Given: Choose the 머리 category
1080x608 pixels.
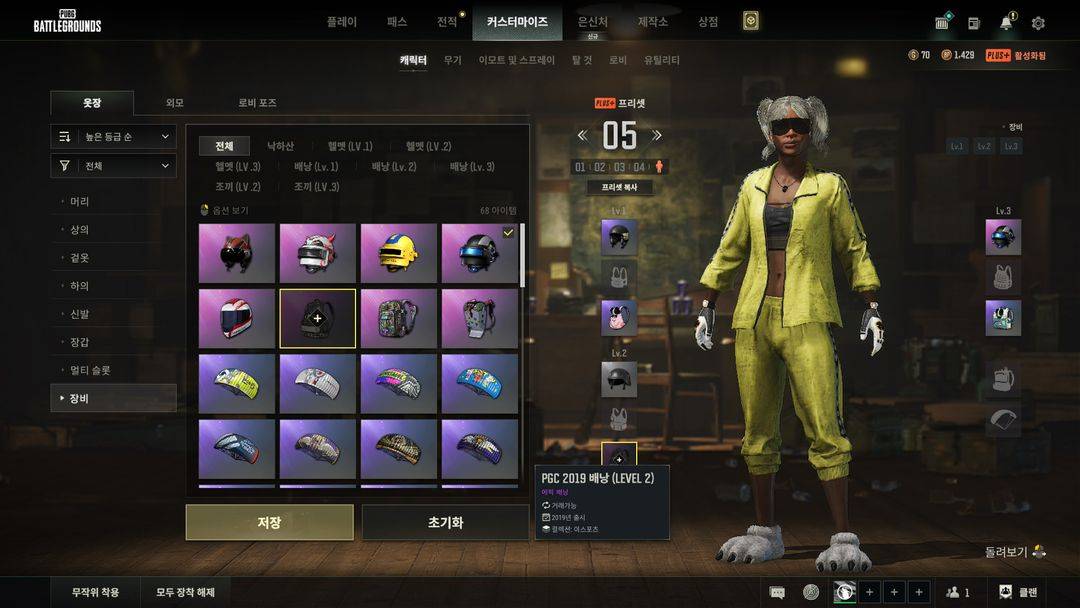Looking at the screenshot, I should (80, 202).
